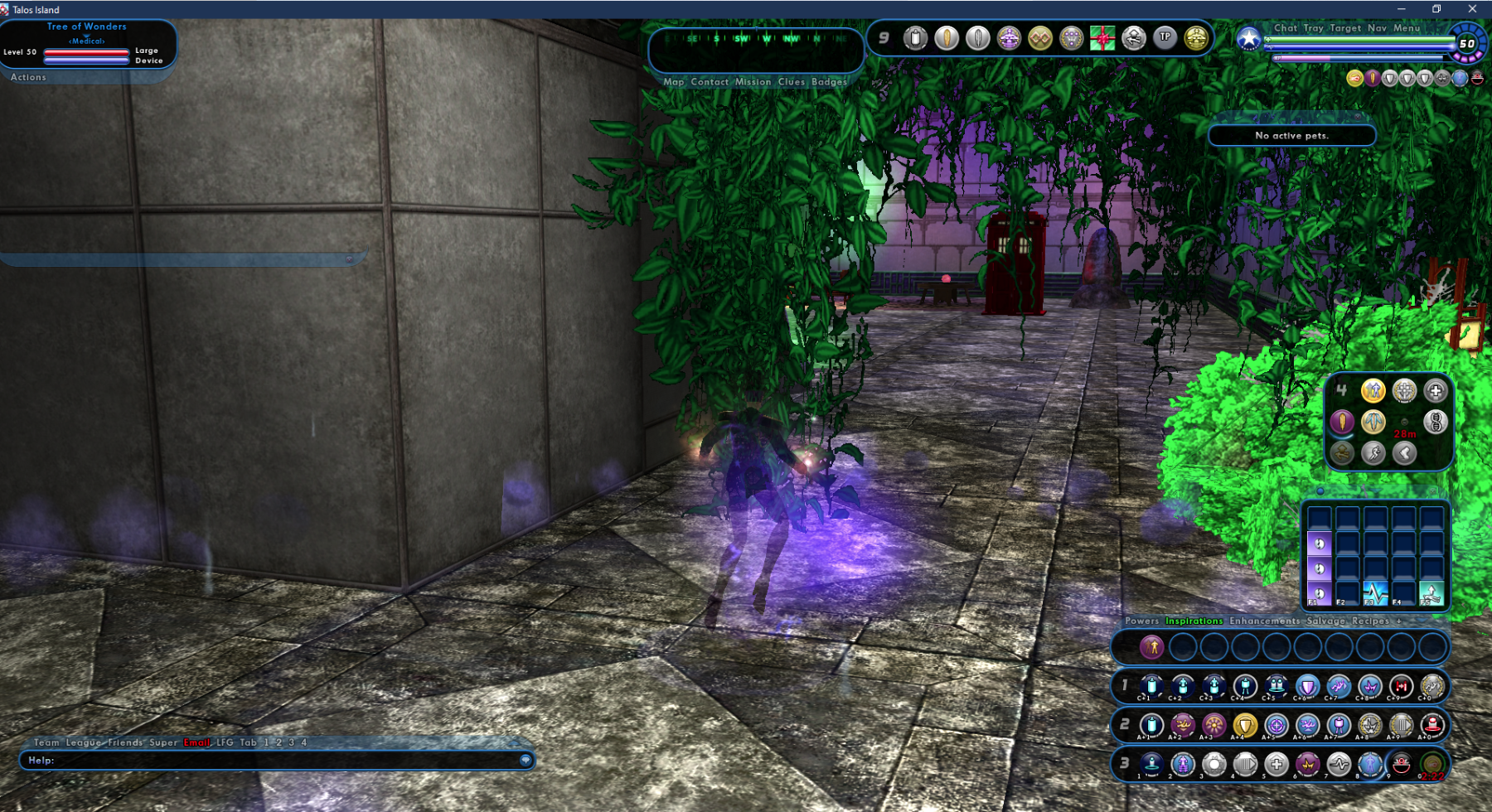1492x812 pixels.
Task: Switch to the Team chat tab
Action: click(46, 742)
